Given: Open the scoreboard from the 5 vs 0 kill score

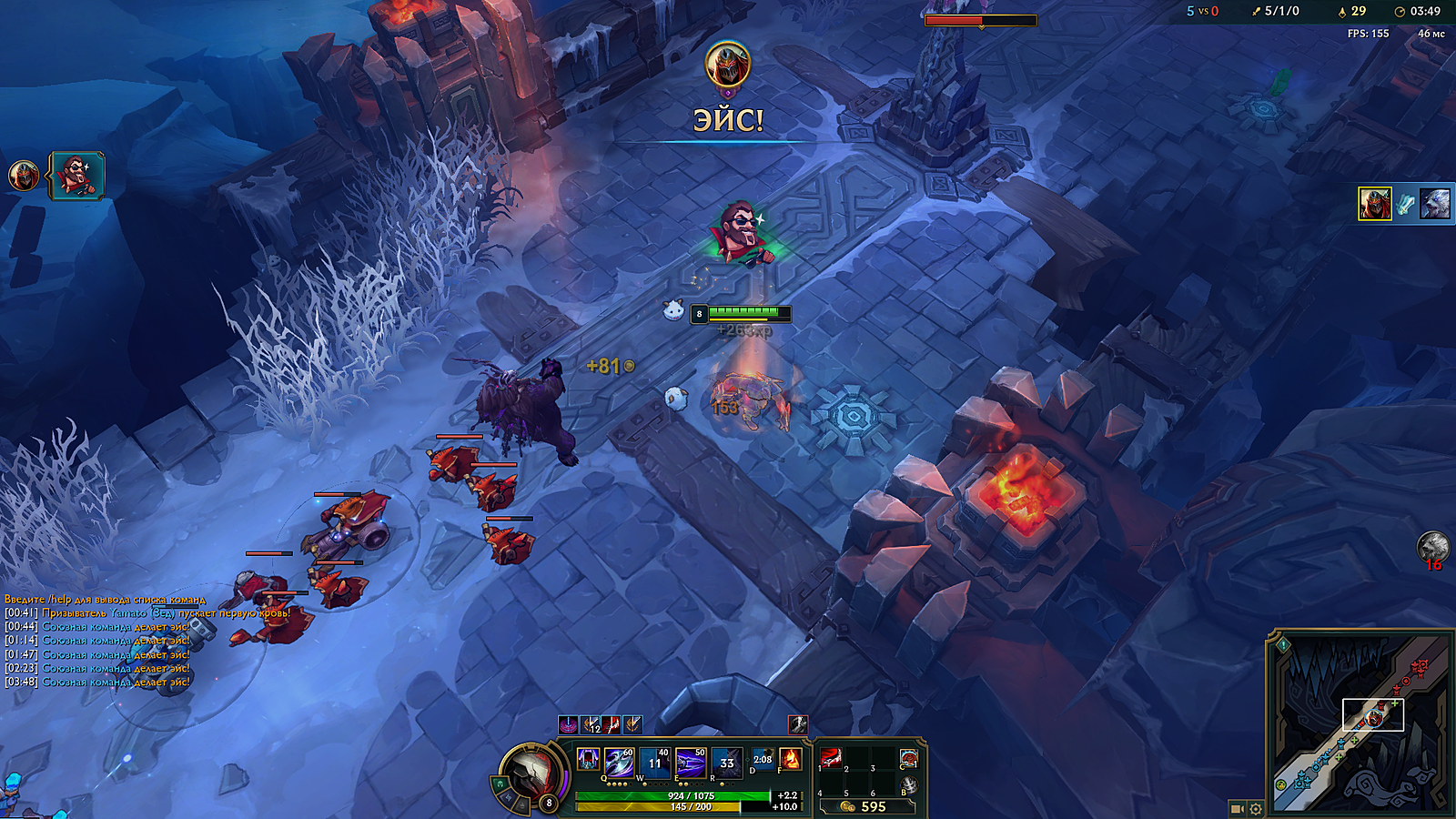Looking at the screenshot, I should pos(1202,11).
